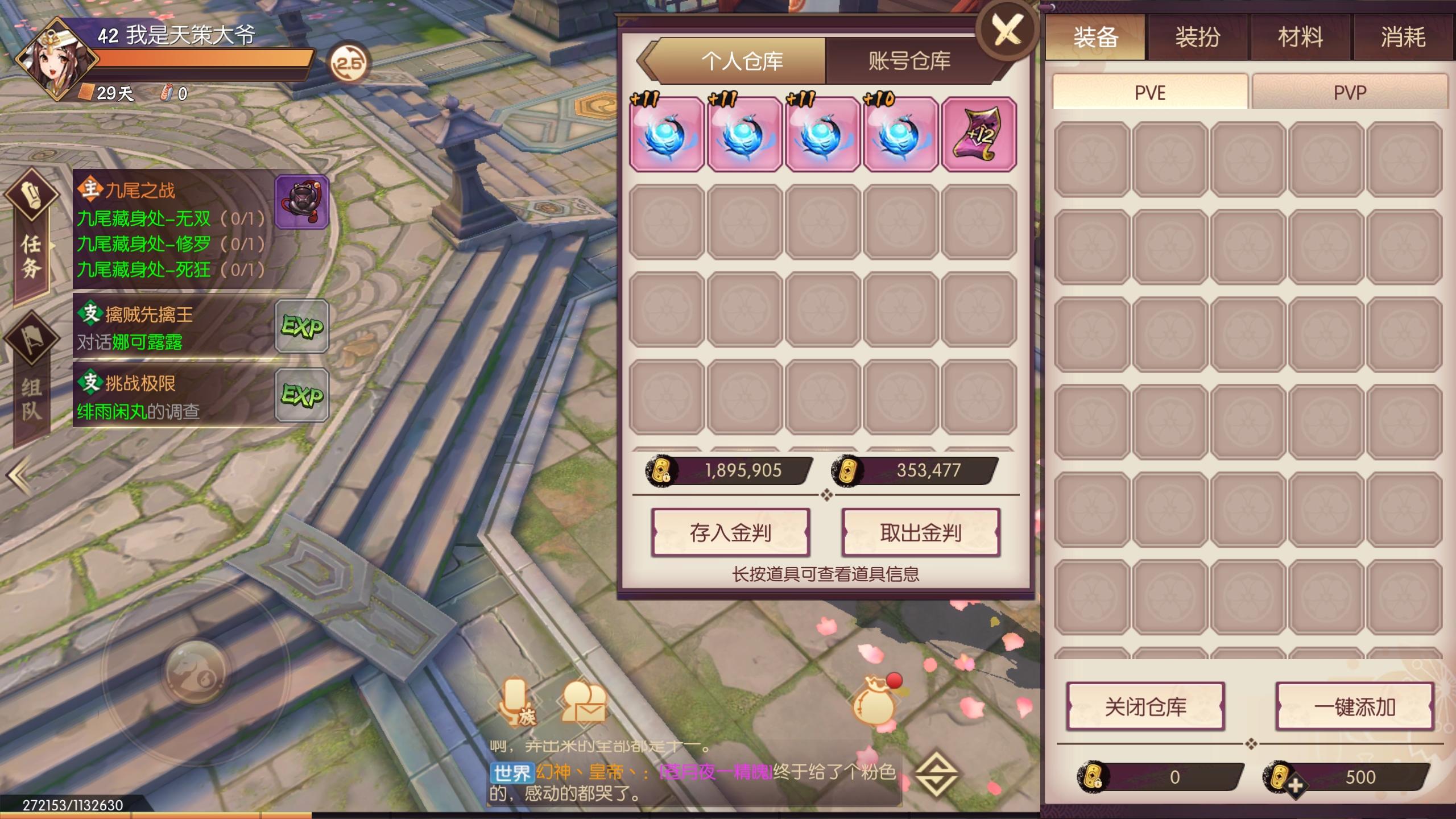
Task: Click the EXP icon next to 擒贼先擒王
Action: 302,327
